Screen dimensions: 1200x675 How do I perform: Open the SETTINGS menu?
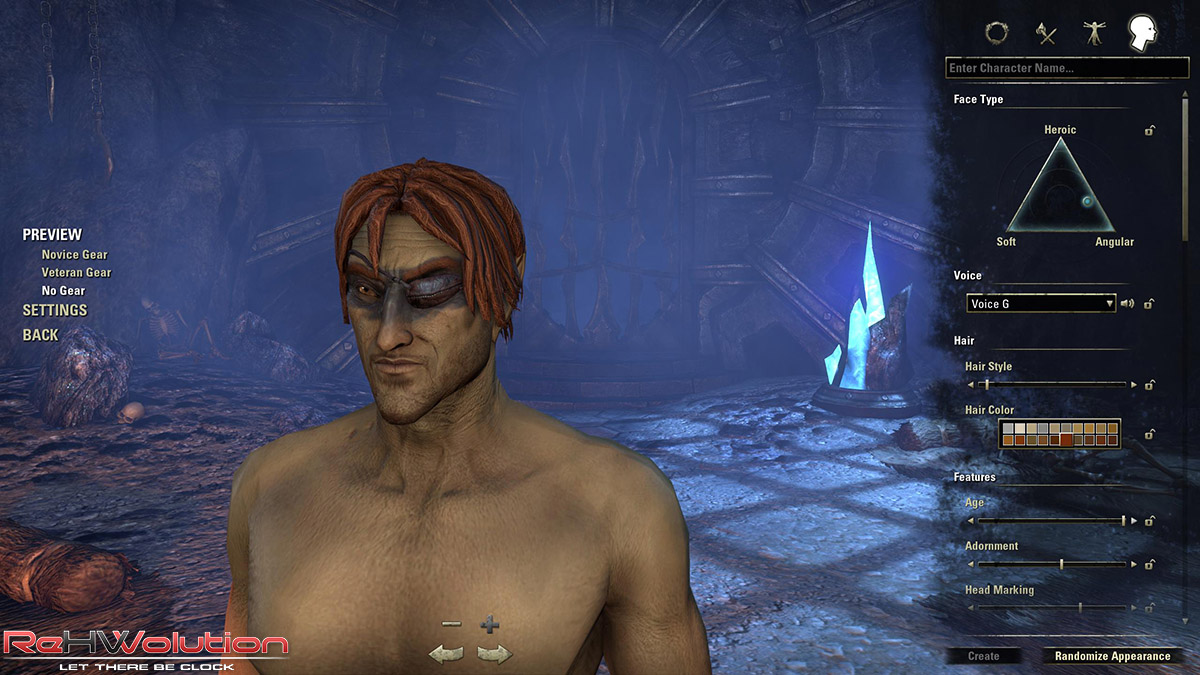[55, 310]
